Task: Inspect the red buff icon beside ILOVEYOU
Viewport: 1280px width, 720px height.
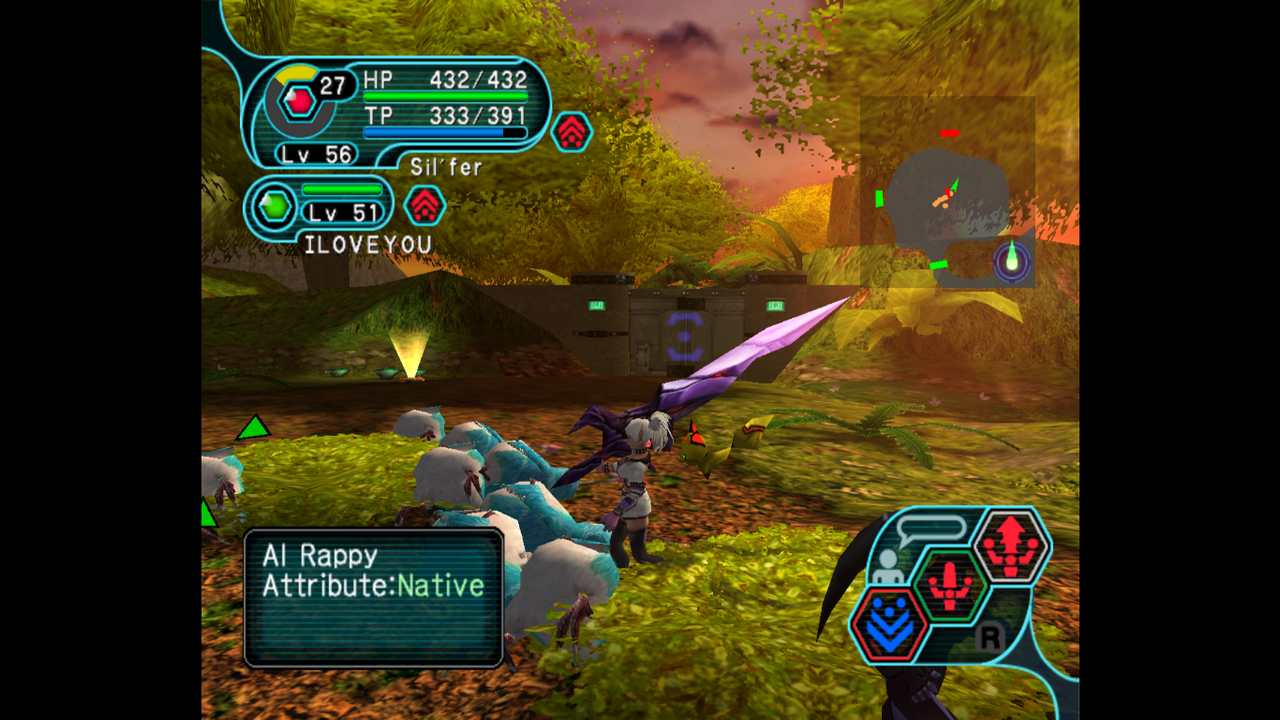Action: coord(425,205)
